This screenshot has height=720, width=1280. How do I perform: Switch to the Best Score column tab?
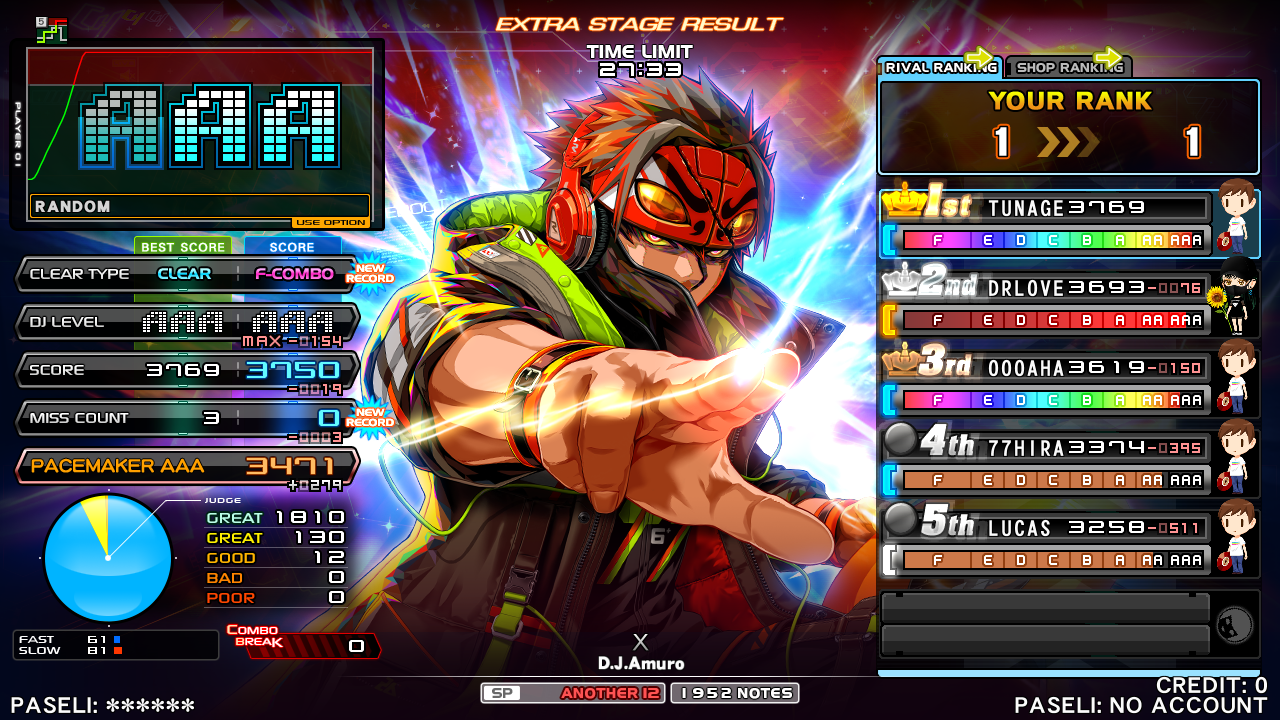[x=183, y=247]
